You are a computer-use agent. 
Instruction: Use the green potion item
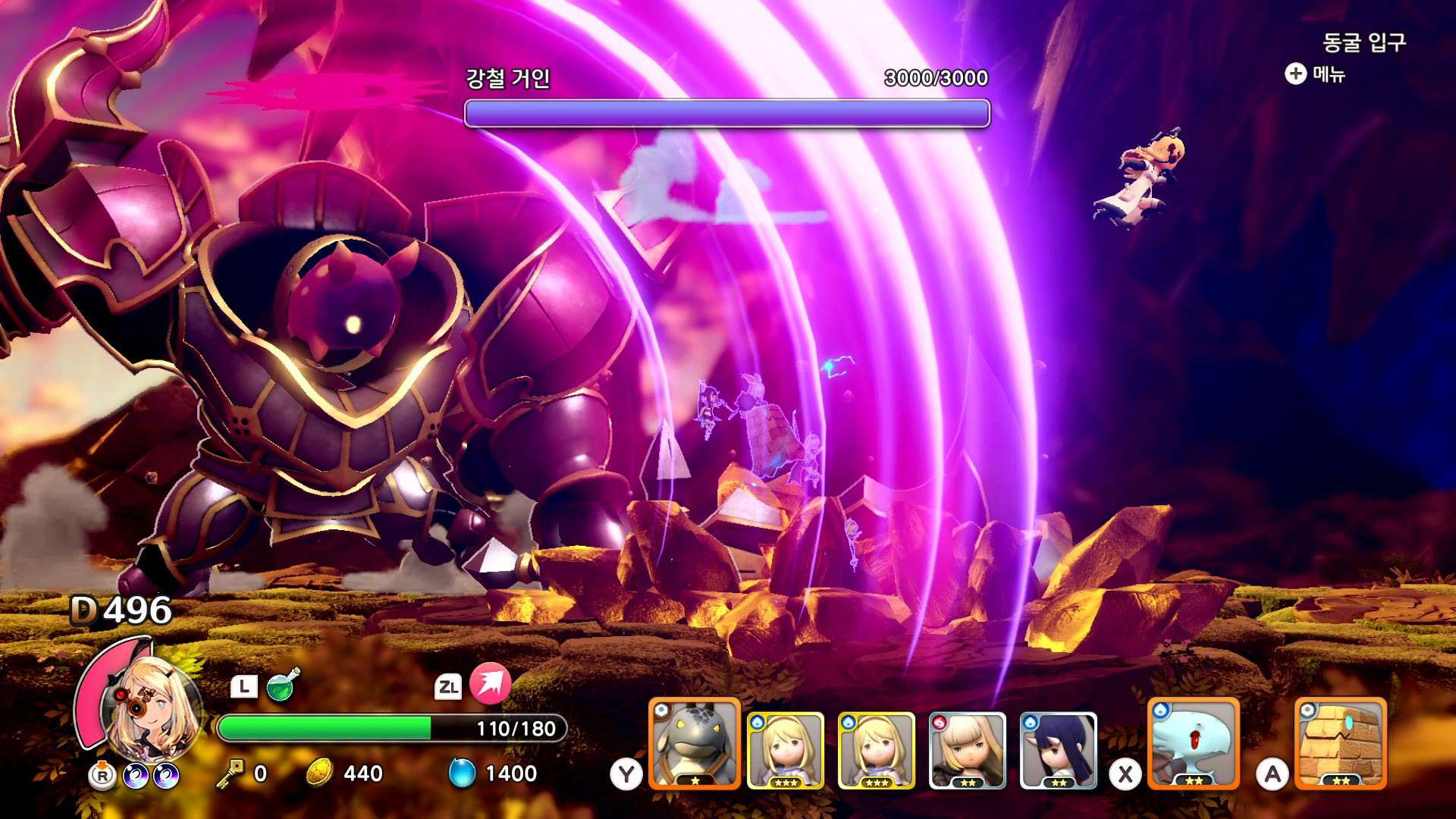click(x=283, y=685)
